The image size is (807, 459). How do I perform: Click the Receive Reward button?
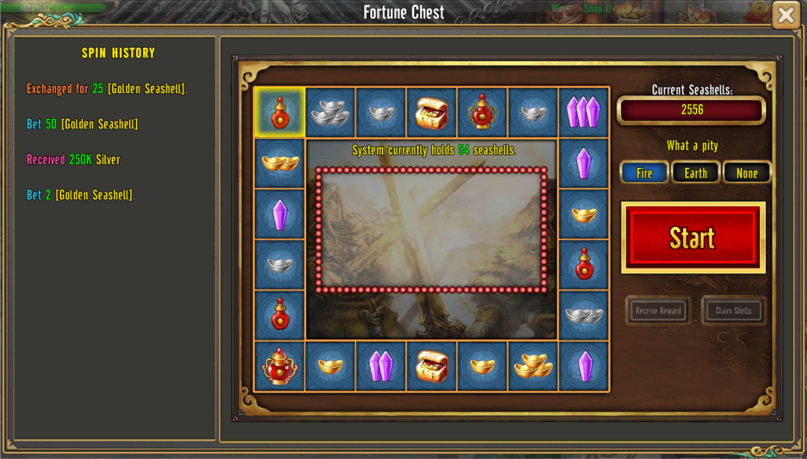658,310
